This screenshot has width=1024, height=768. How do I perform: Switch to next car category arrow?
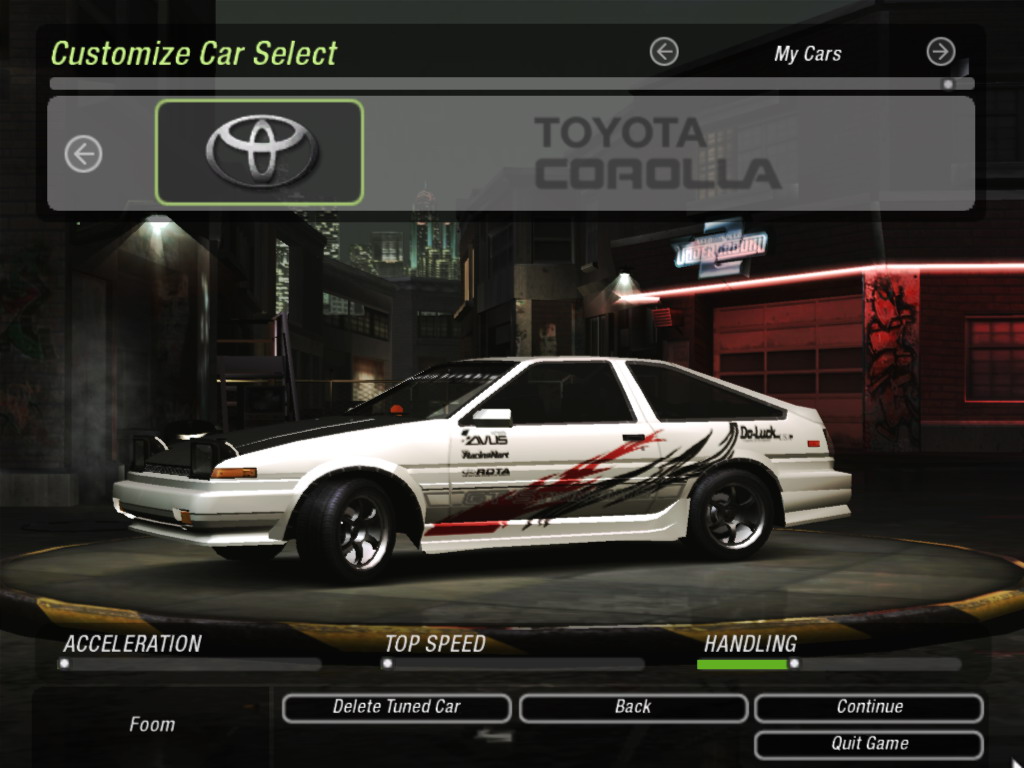click(x=940, y=52)
